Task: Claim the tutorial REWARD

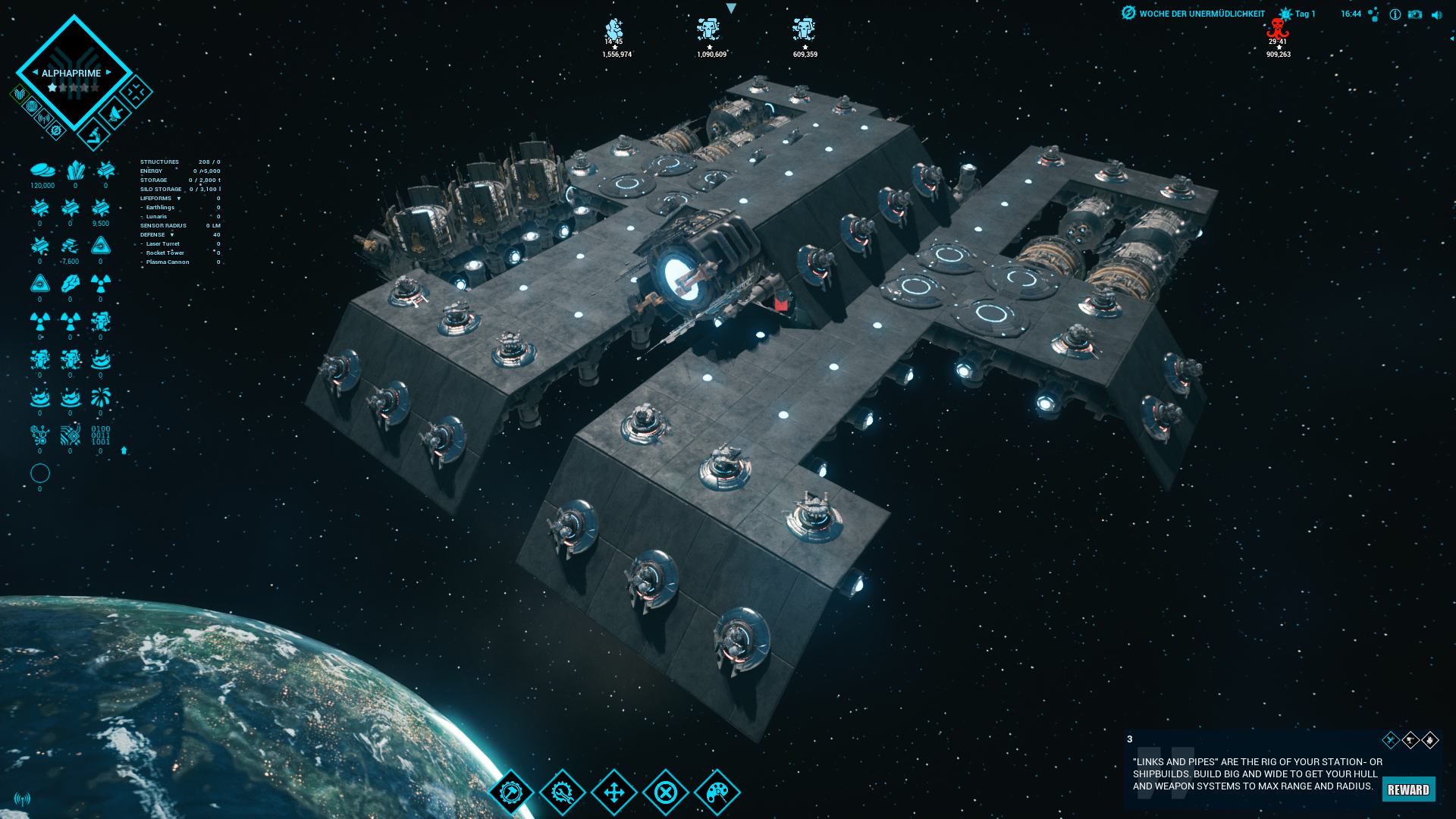Action: (x=1408, y=789)
